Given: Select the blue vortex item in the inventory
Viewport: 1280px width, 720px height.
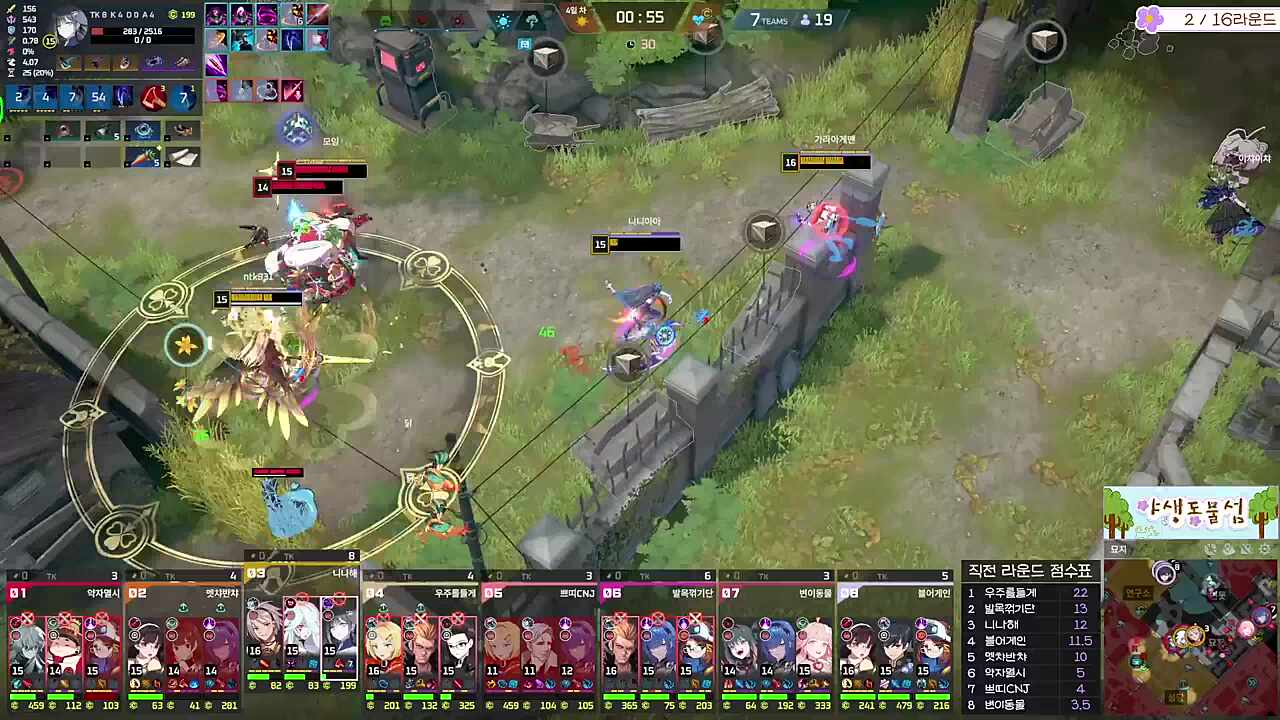Looking at the screenshot, I should click(143, 130).
